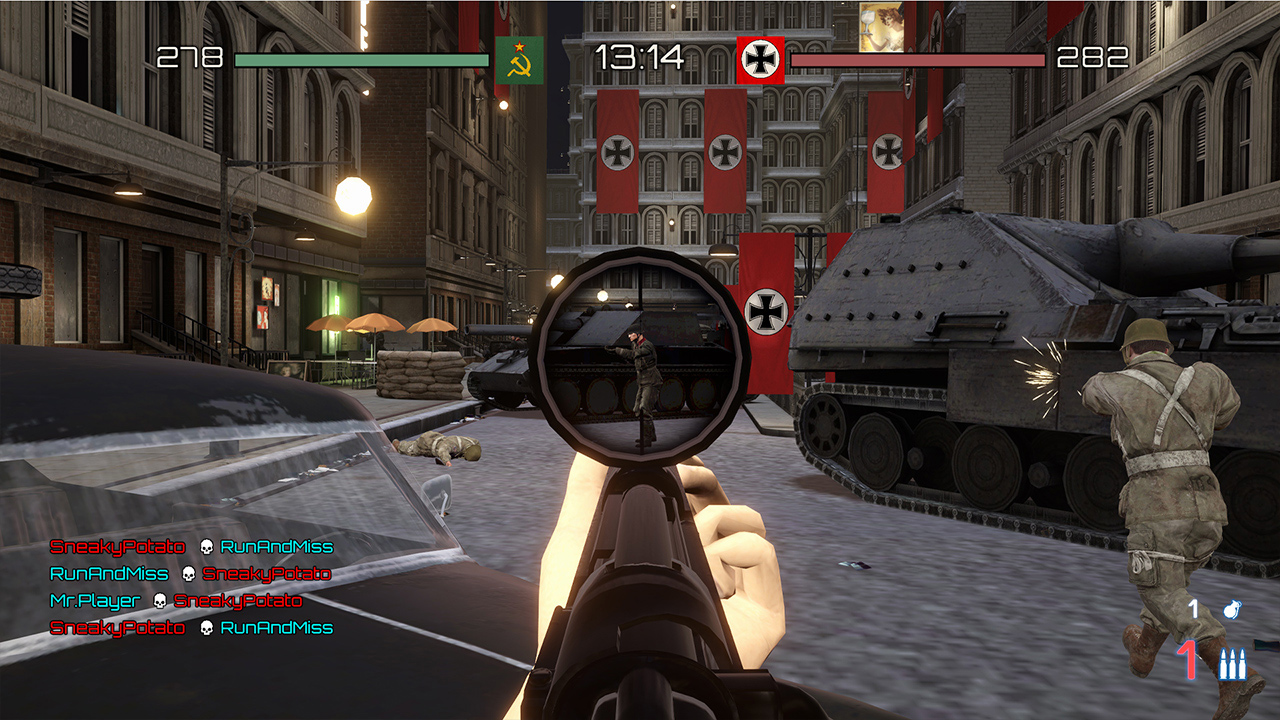This screenshot has height=720, width=1280.
Task: Click the grenade icon in the HUD
Action: pyautogui.click(x=1233, y=607)
